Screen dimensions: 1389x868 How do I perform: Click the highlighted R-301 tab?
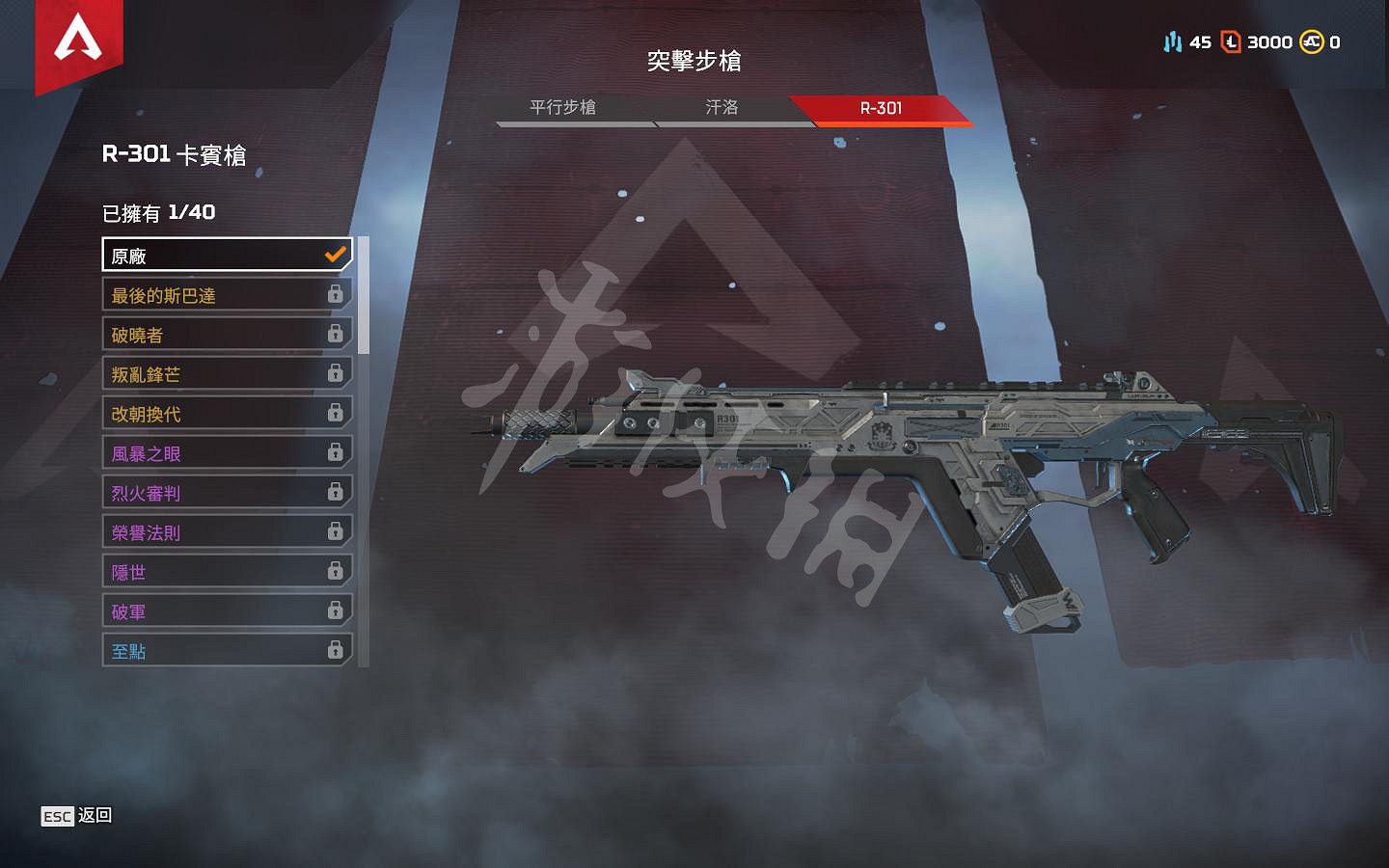tap(881, 108)
